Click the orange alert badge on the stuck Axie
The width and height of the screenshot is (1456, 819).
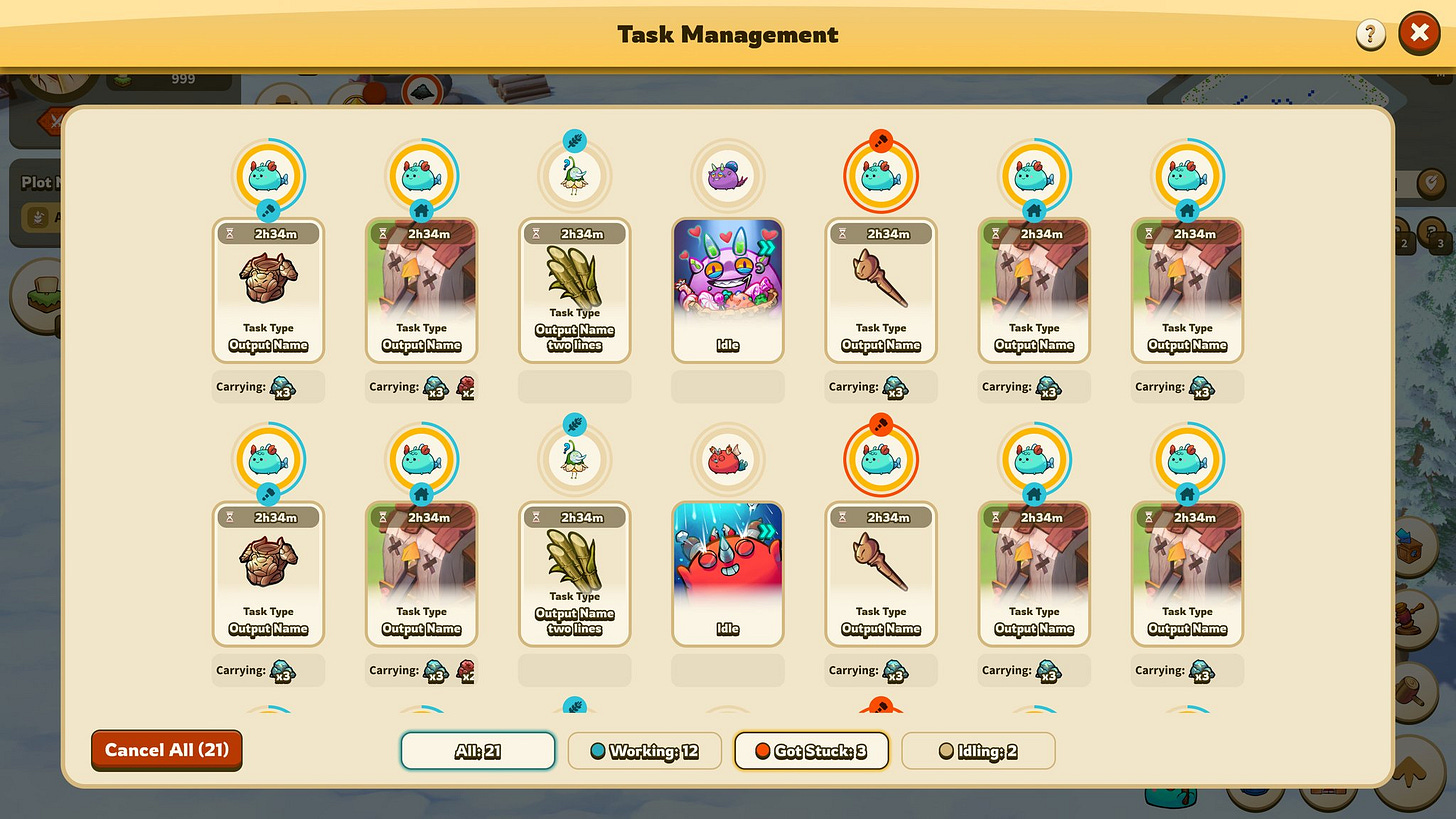880,140
